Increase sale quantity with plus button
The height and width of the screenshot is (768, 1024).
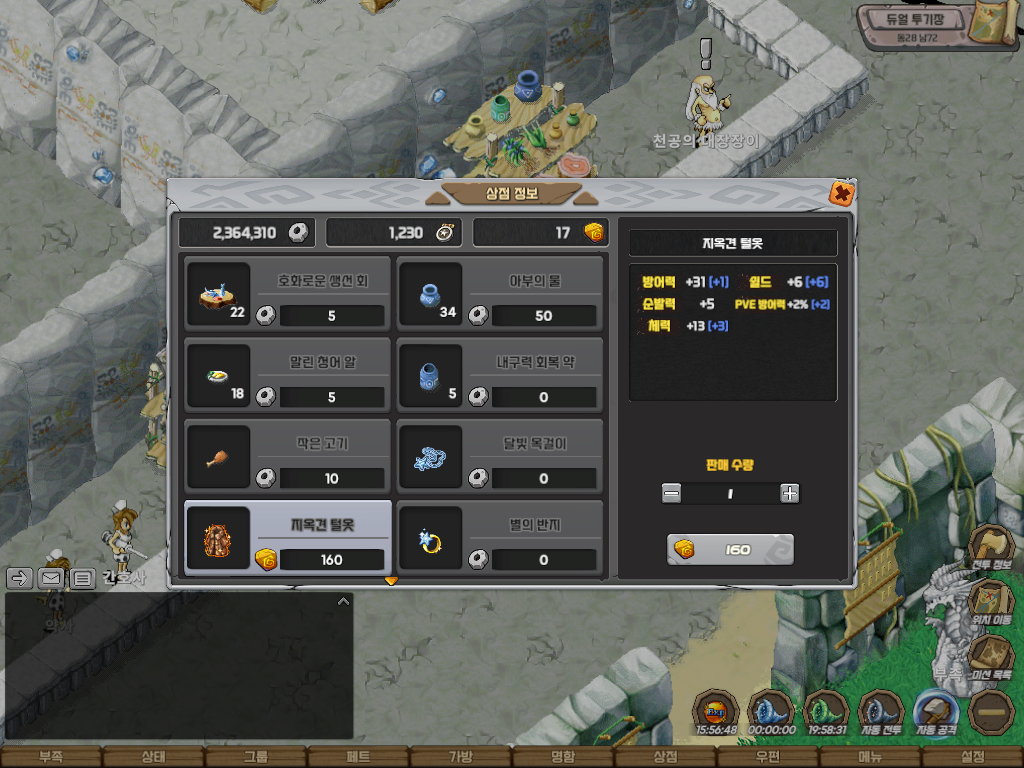click(x=790, y=493)
